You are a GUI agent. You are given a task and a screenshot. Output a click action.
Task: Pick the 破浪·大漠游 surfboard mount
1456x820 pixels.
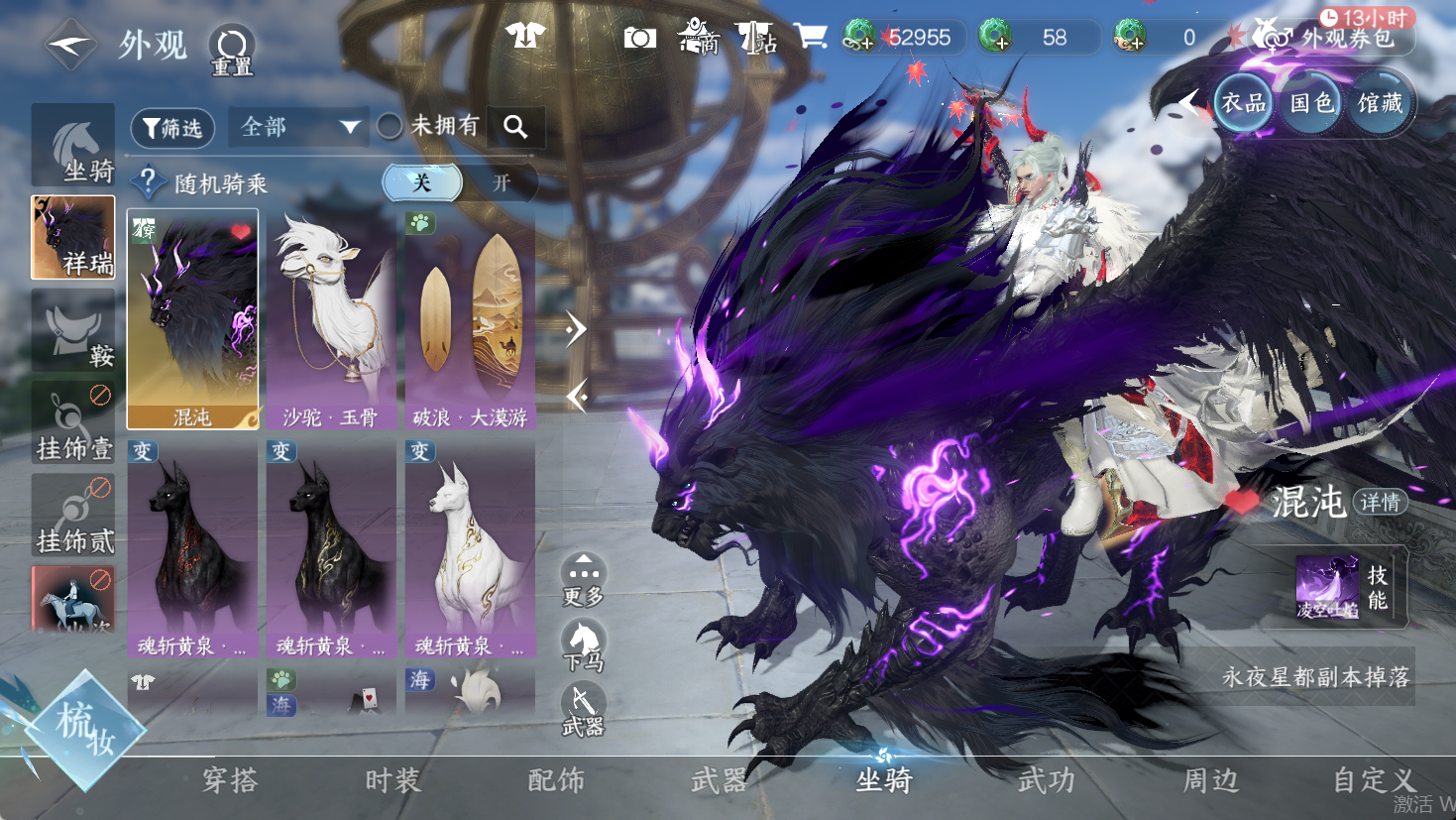tap(470, 318)
